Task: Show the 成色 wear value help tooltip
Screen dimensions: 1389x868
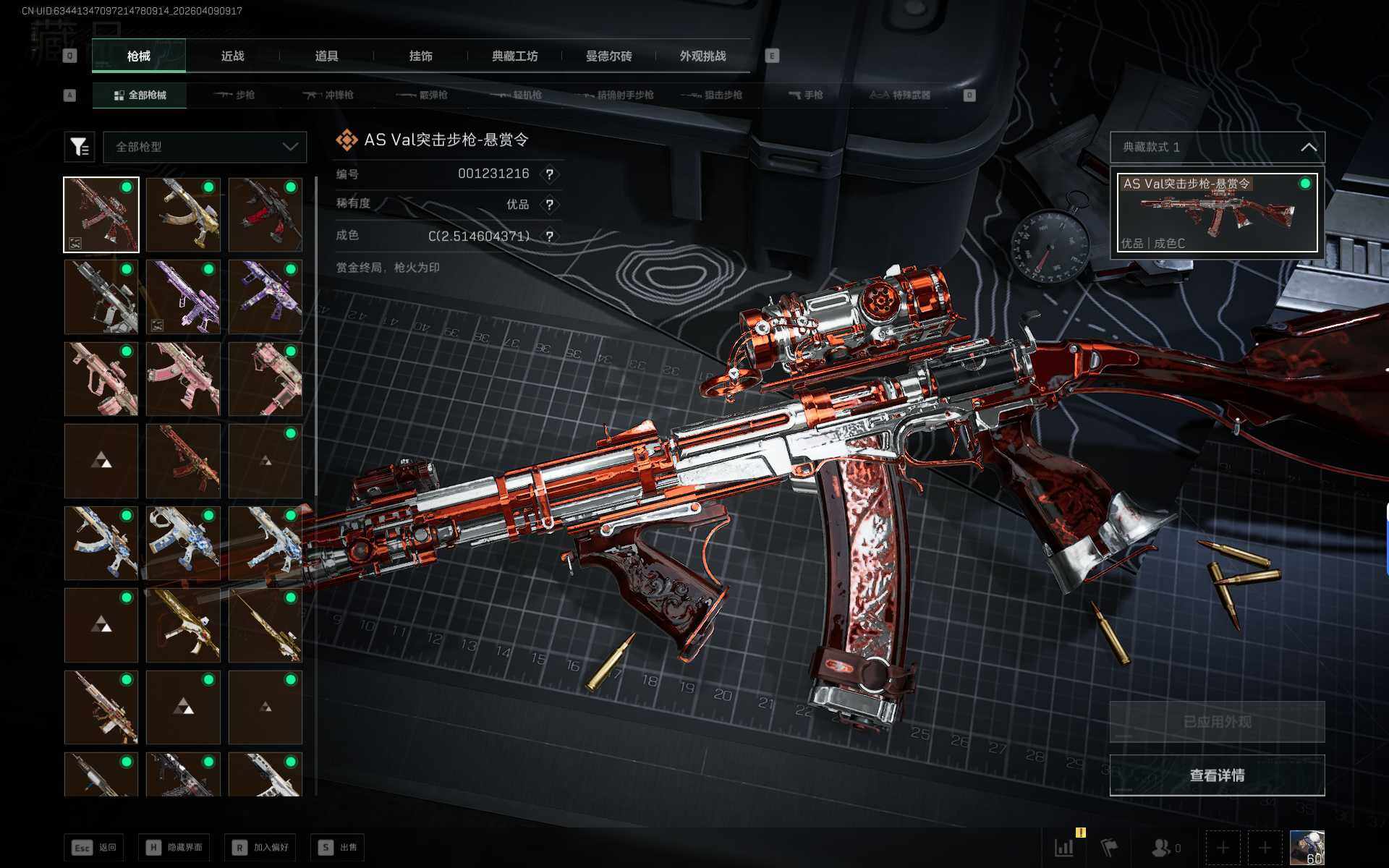Action: [550, 237]
